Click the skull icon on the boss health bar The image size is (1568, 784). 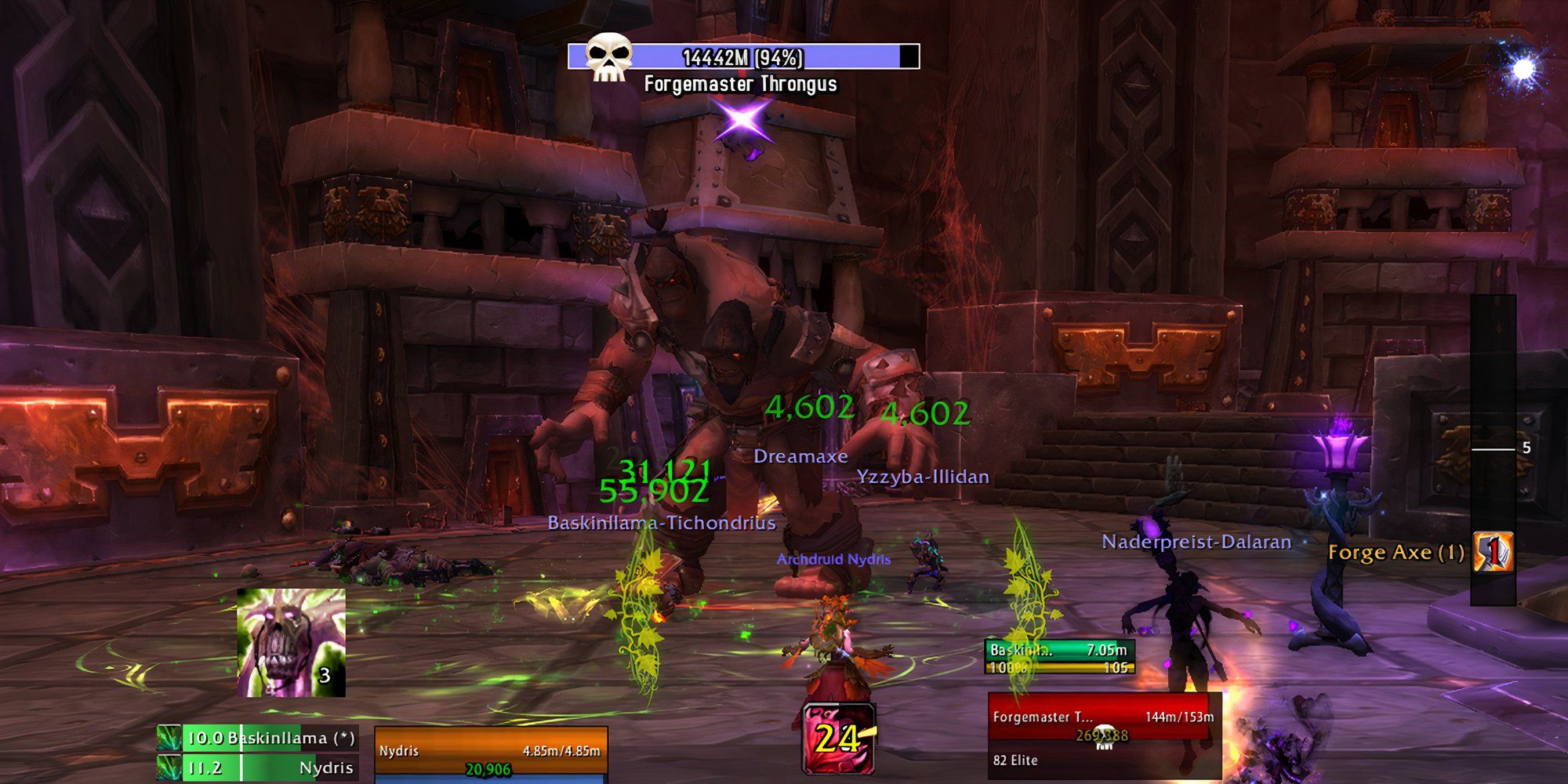[x=608, y=55]
